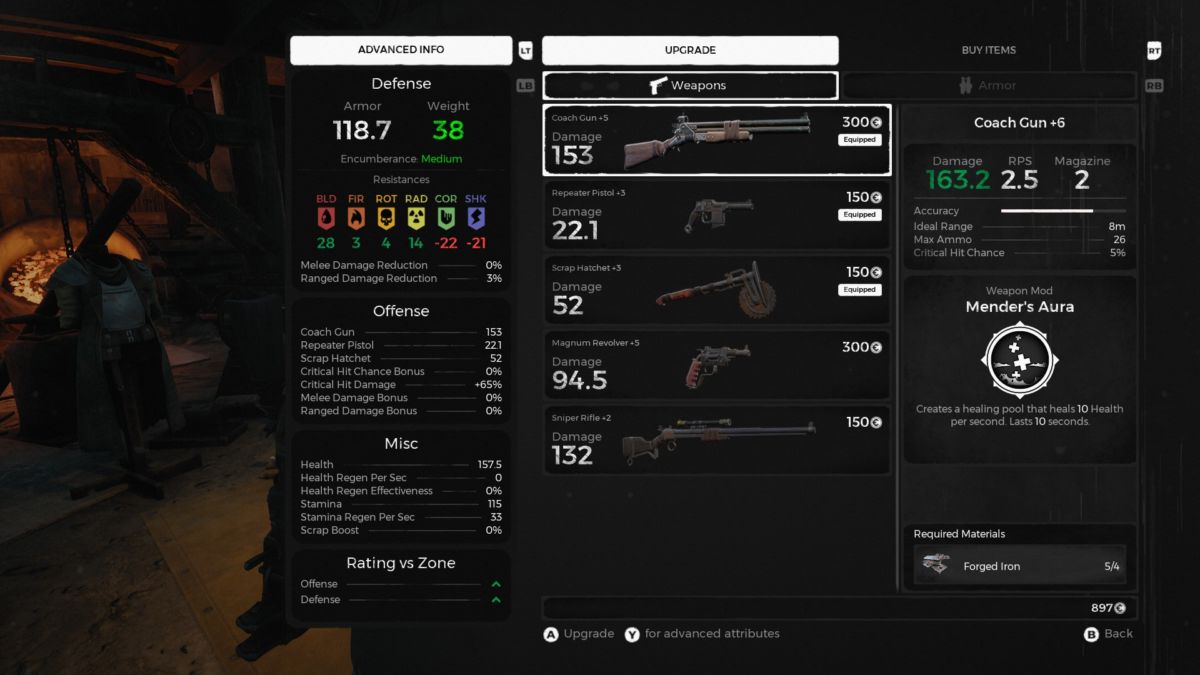
Task: Choose the Repeater Pistol +3 entry
Action: click(716, 215)
